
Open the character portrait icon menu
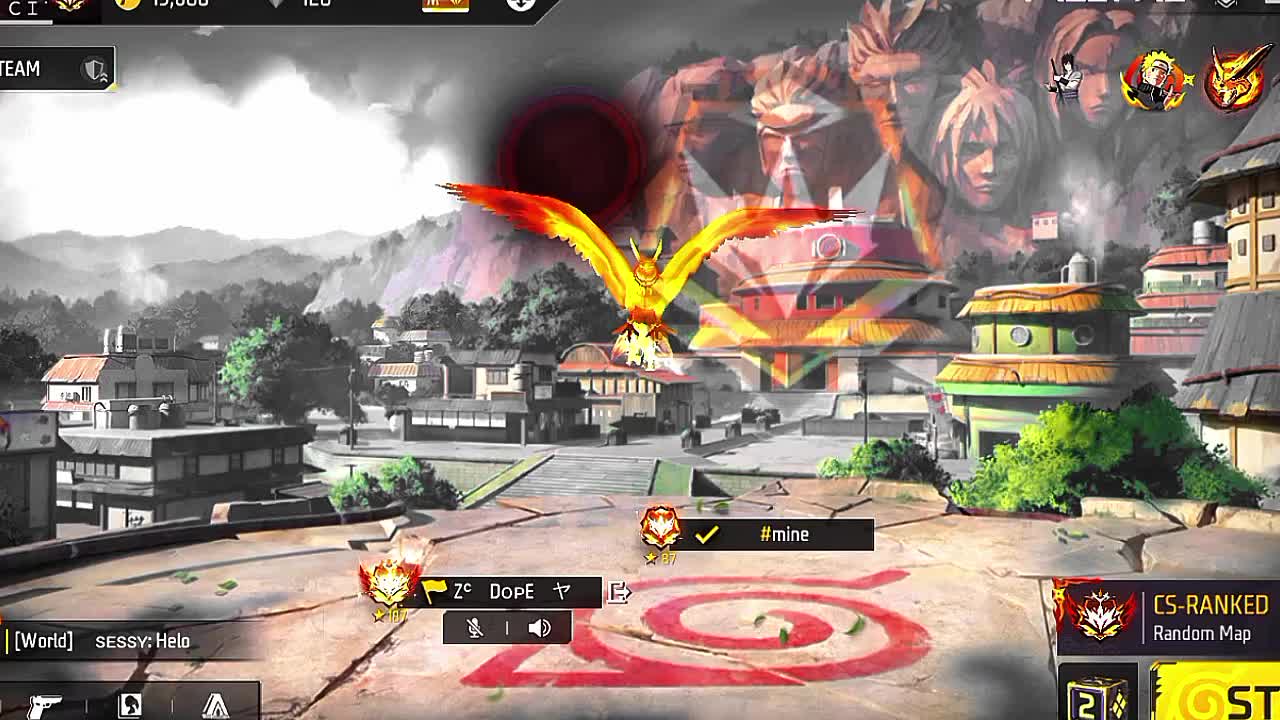pos(130,705)
